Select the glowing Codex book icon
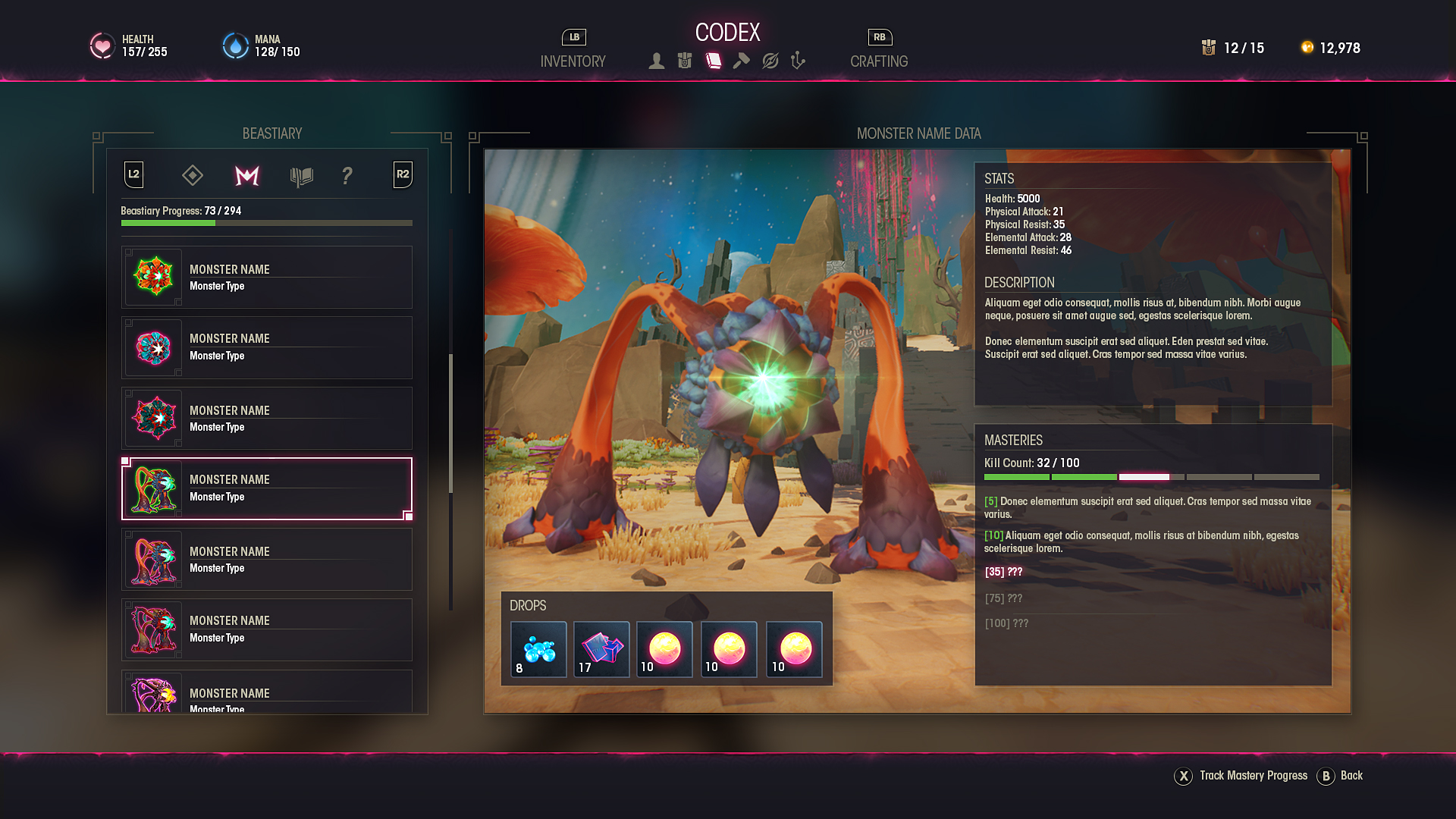The height and width of the screenshot is (819, 1456). (714, 61)
